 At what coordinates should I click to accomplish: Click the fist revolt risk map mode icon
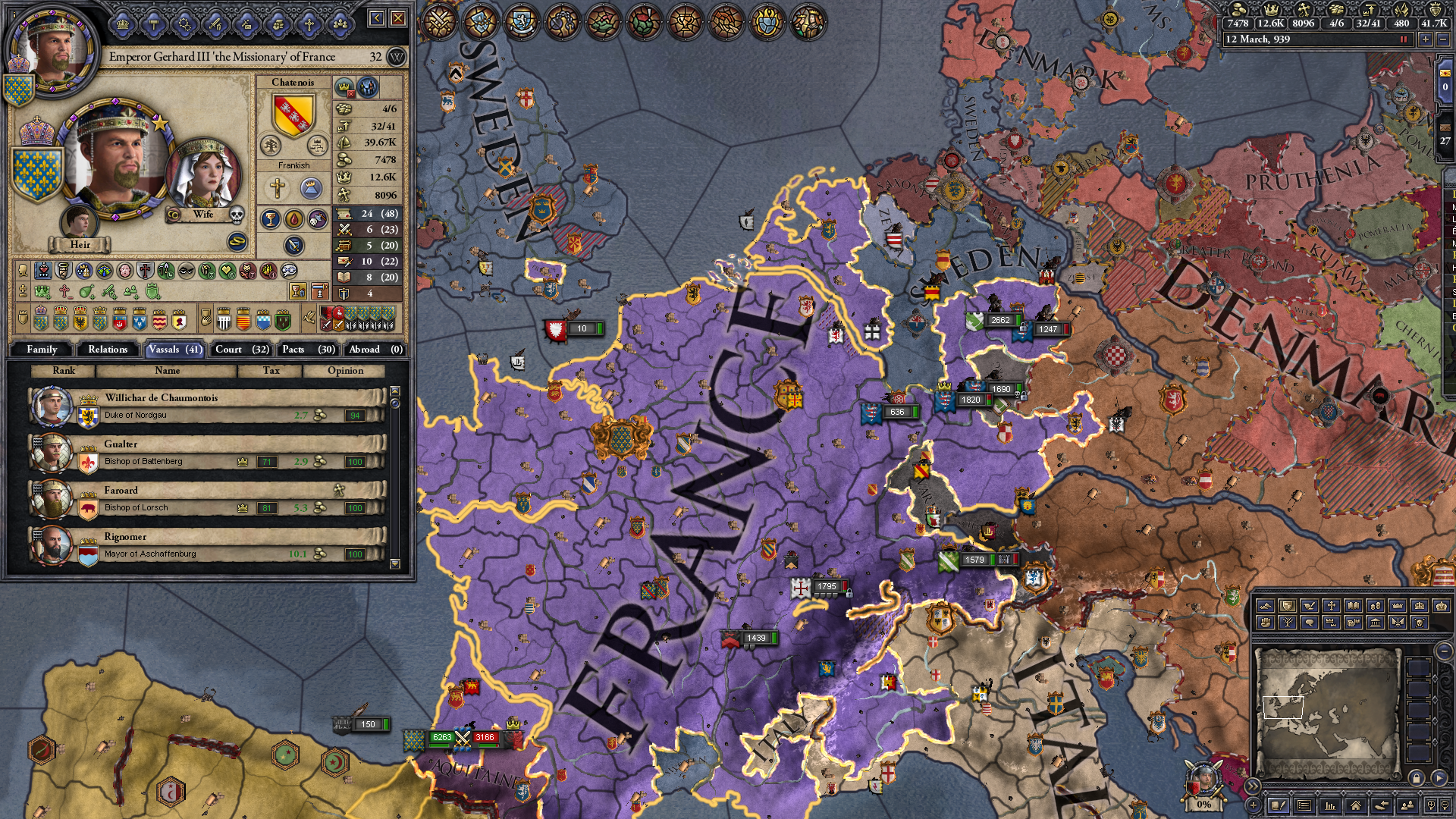pyautogui.click(x=1266, y=623)
